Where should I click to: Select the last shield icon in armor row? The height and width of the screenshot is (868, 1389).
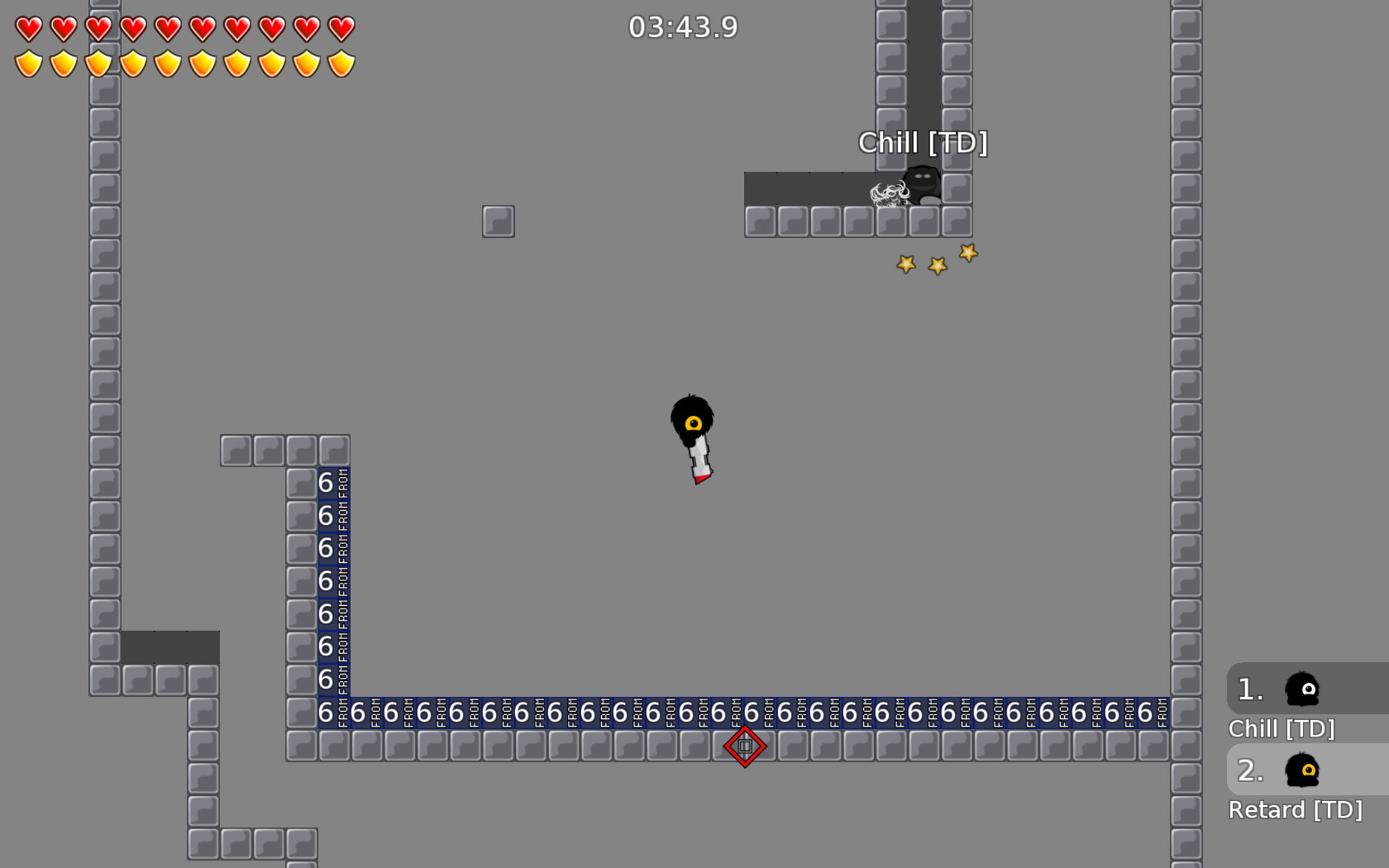[341, 64]
